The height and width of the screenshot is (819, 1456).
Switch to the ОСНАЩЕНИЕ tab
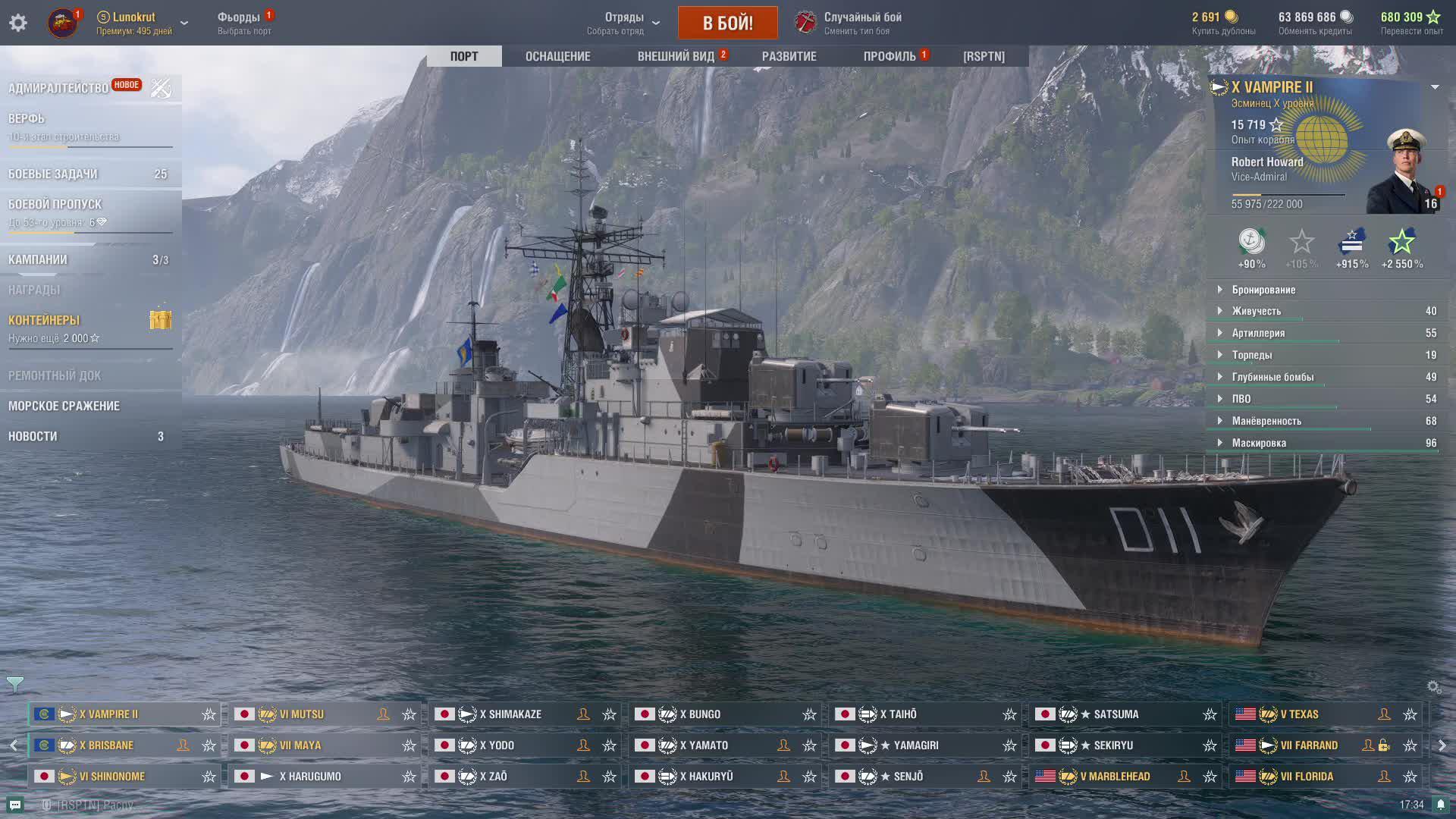click(557, 56)
